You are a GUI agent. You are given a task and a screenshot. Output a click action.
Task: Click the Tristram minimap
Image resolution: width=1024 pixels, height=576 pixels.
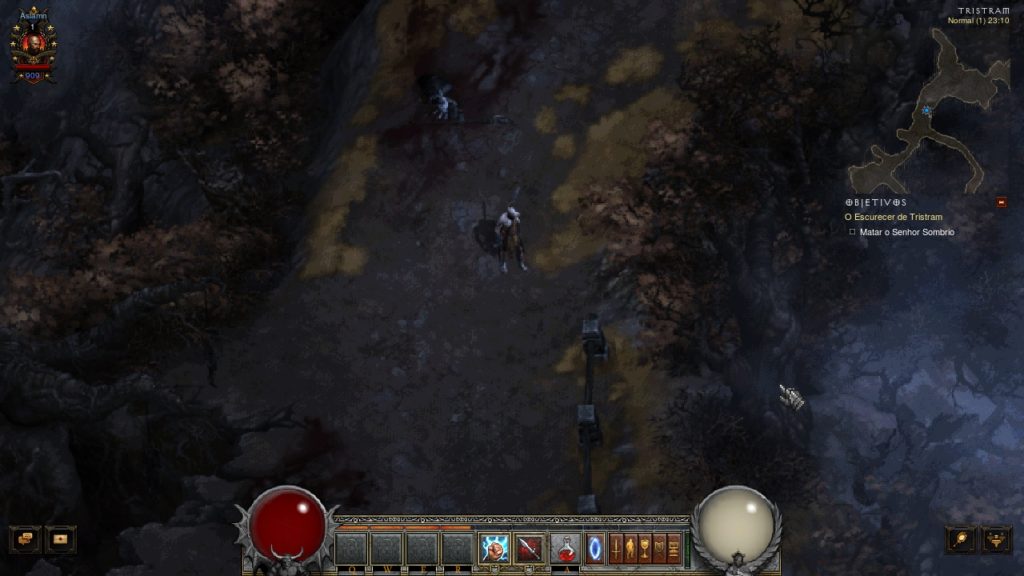pos(930,110)
